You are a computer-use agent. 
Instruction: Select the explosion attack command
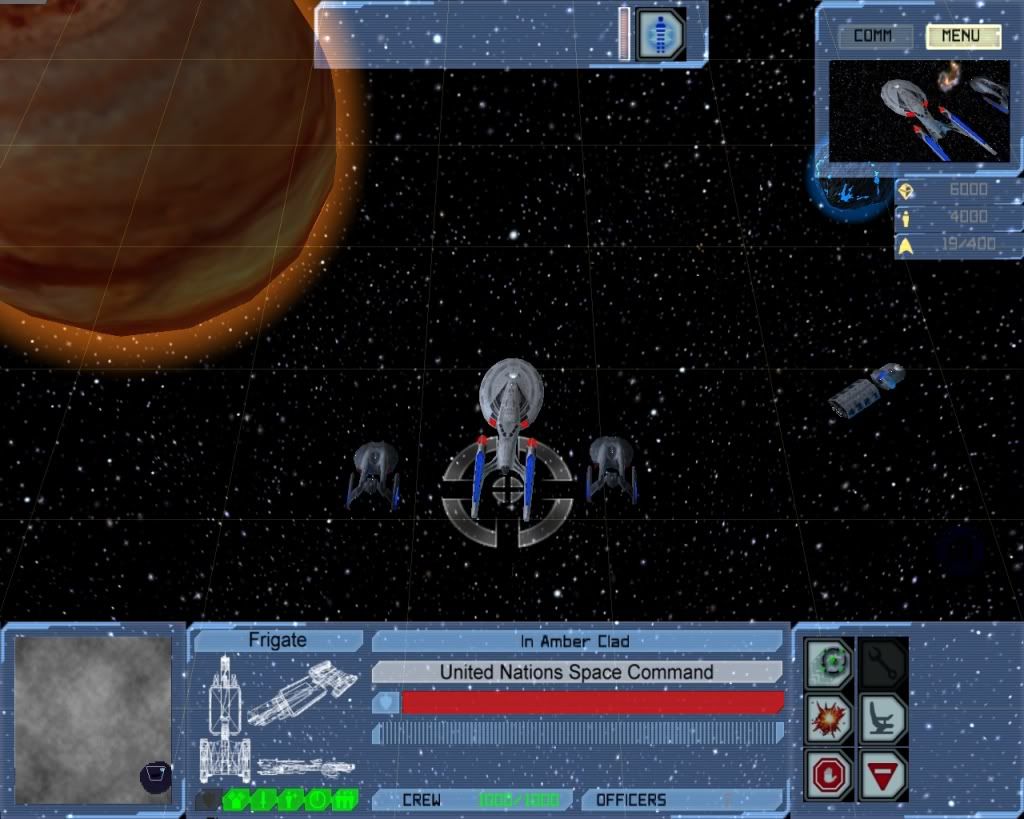831,718
